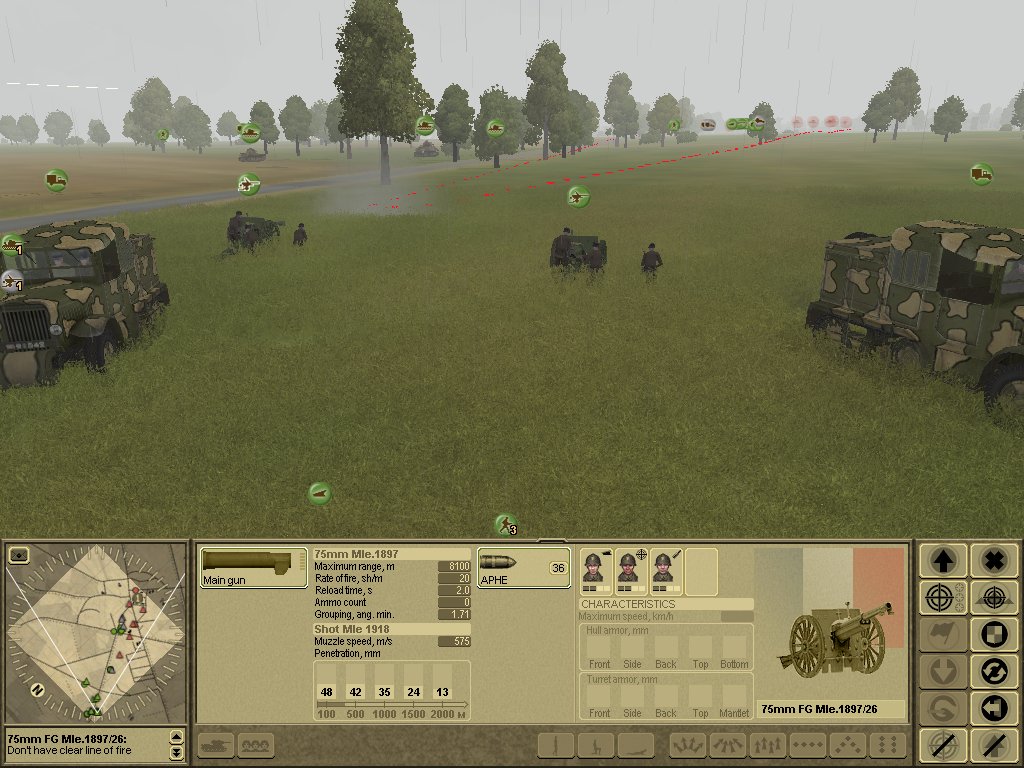
Task: Toggle the hold-movement crossed arrow button
Action: (993, 745)
